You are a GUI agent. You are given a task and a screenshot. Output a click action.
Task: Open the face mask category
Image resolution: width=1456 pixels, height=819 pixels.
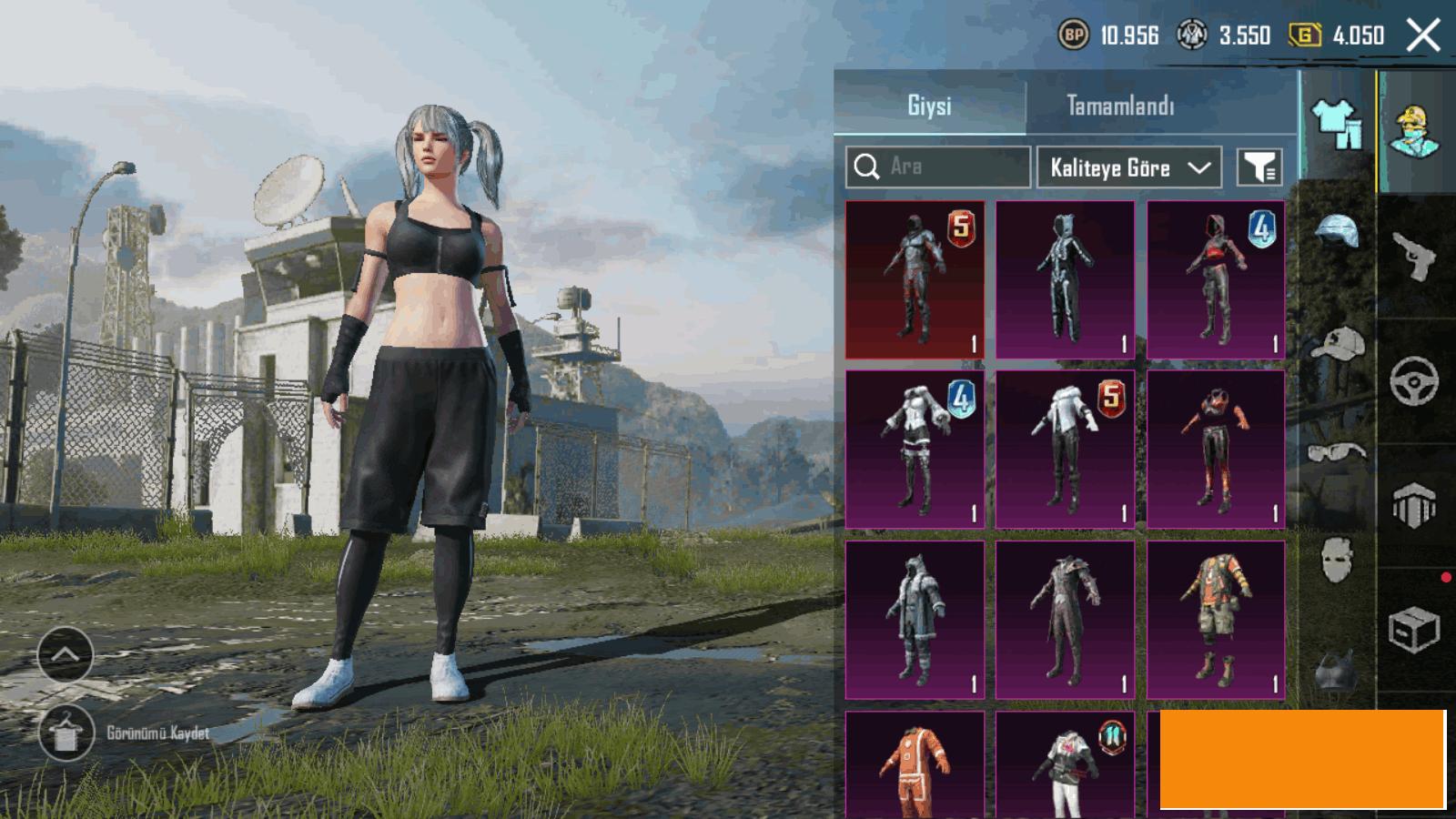(1336, 557)
